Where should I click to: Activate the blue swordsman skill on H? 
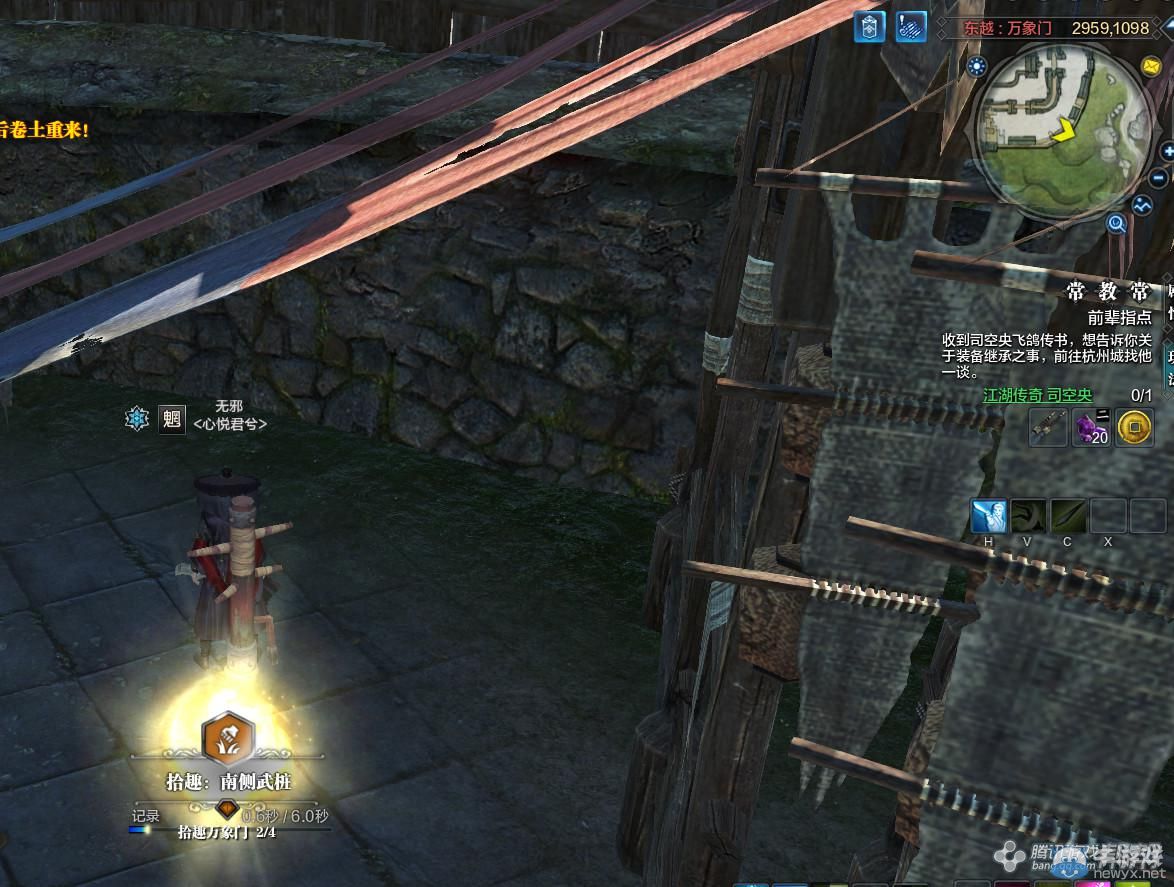(x=989, y=516)
